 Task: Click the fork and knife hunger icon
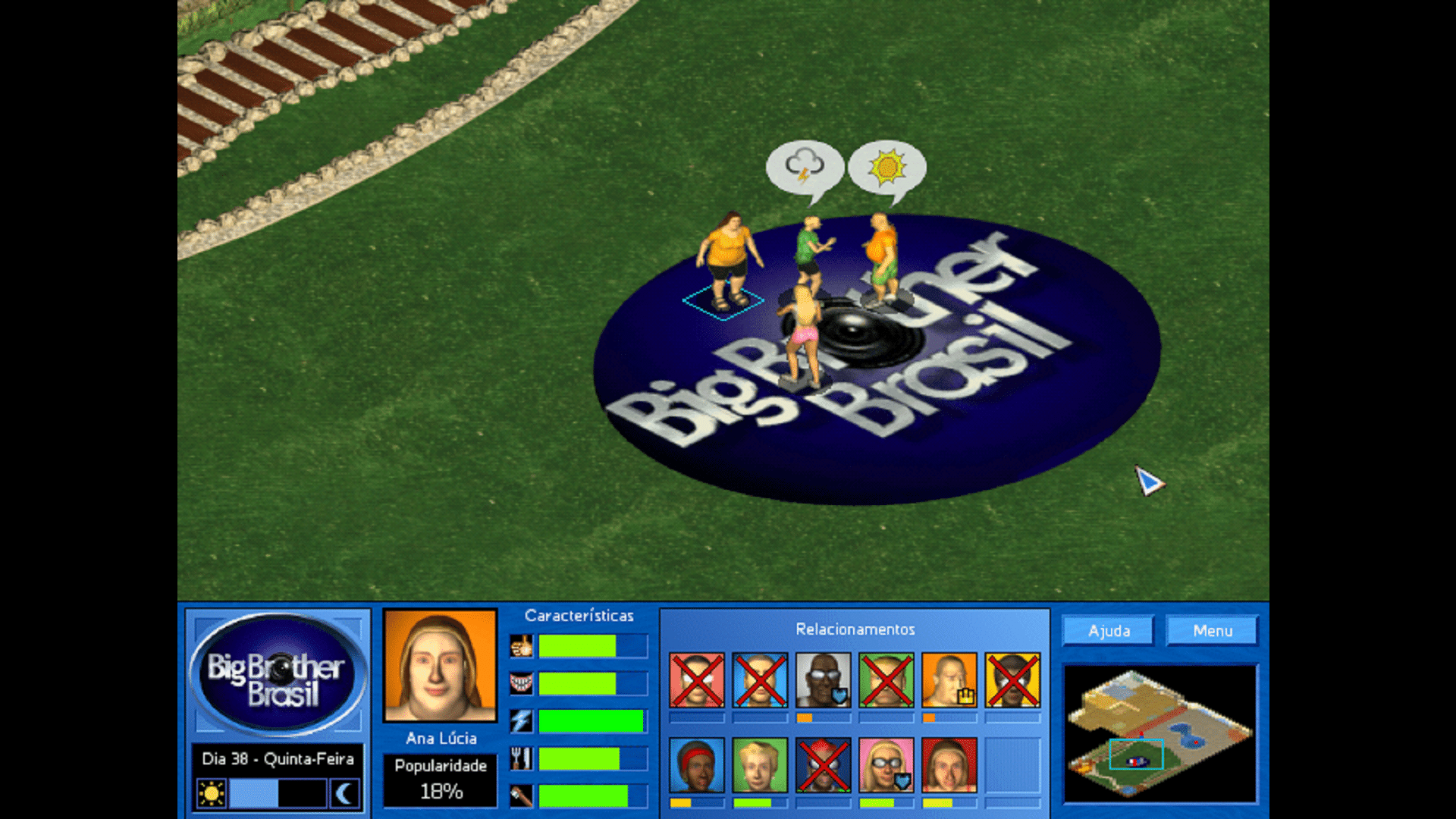point(521,758)
